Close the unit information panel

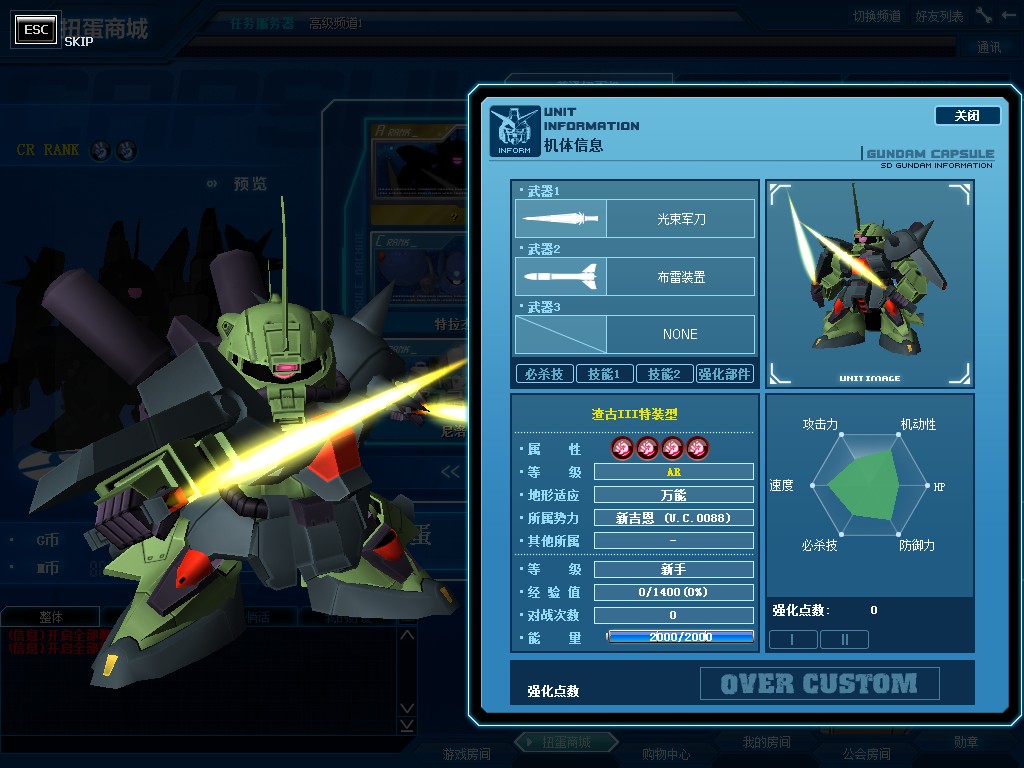[967, 116]
